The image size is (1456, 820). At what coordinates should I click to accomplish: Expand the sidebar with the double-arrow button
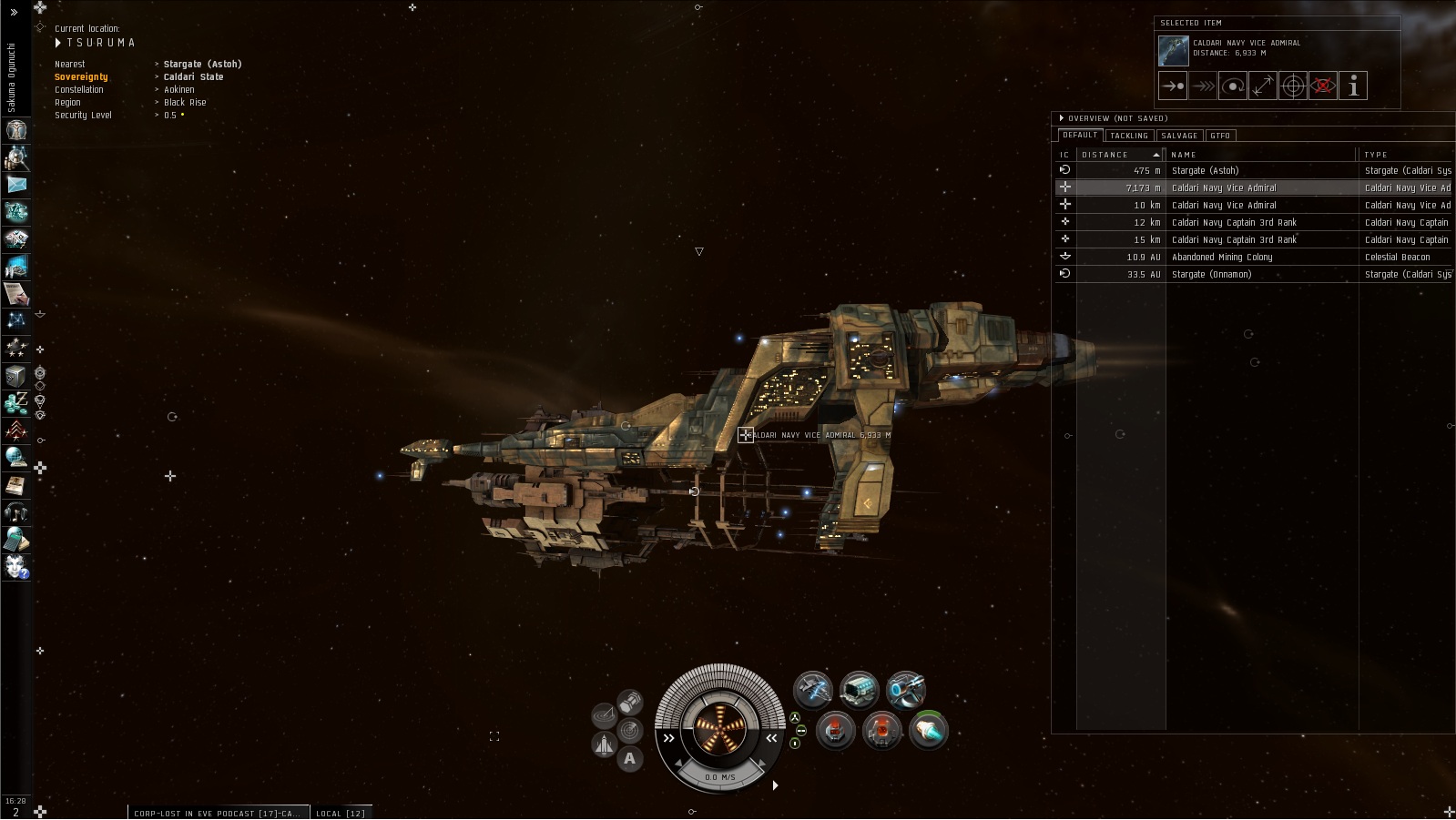(14, 13)
